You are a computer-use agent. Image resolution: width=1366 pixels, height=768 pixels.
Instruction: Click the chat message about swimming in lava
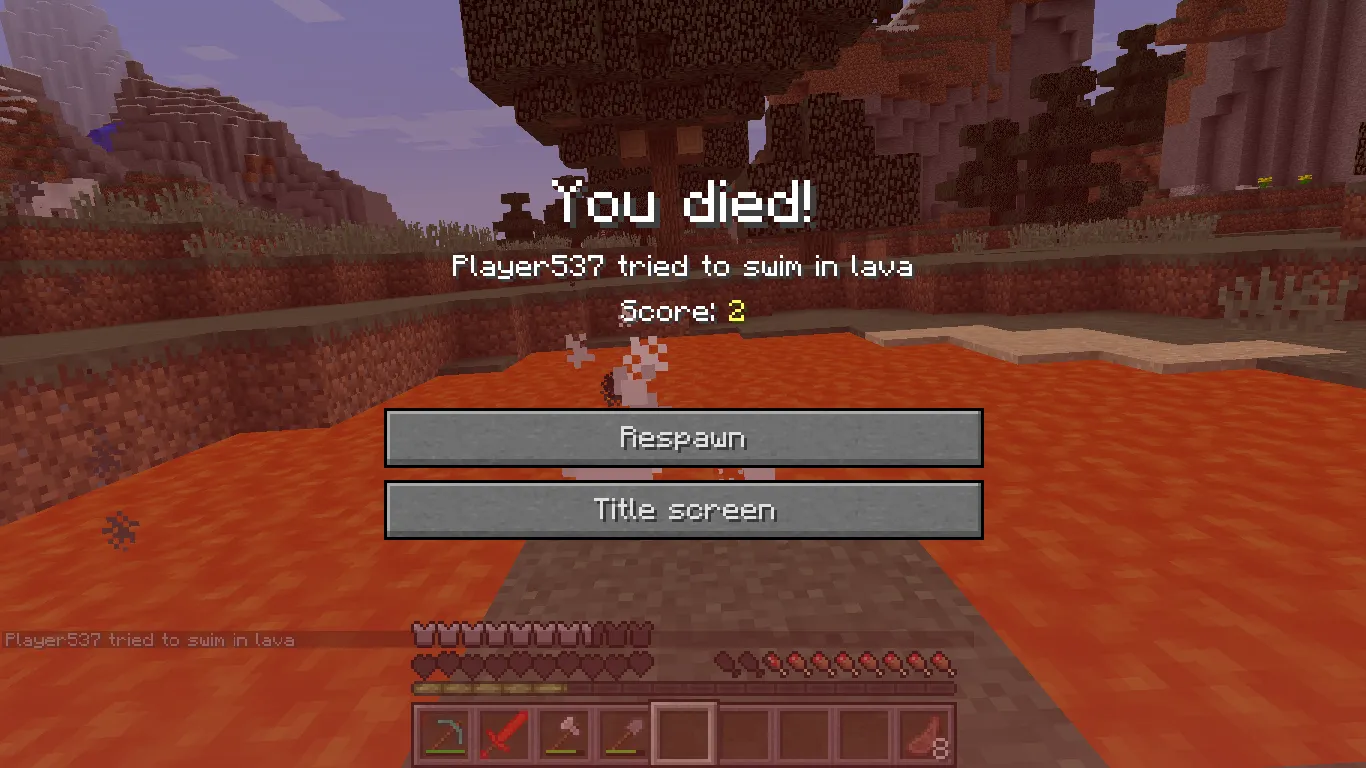(x=148, y=640)
